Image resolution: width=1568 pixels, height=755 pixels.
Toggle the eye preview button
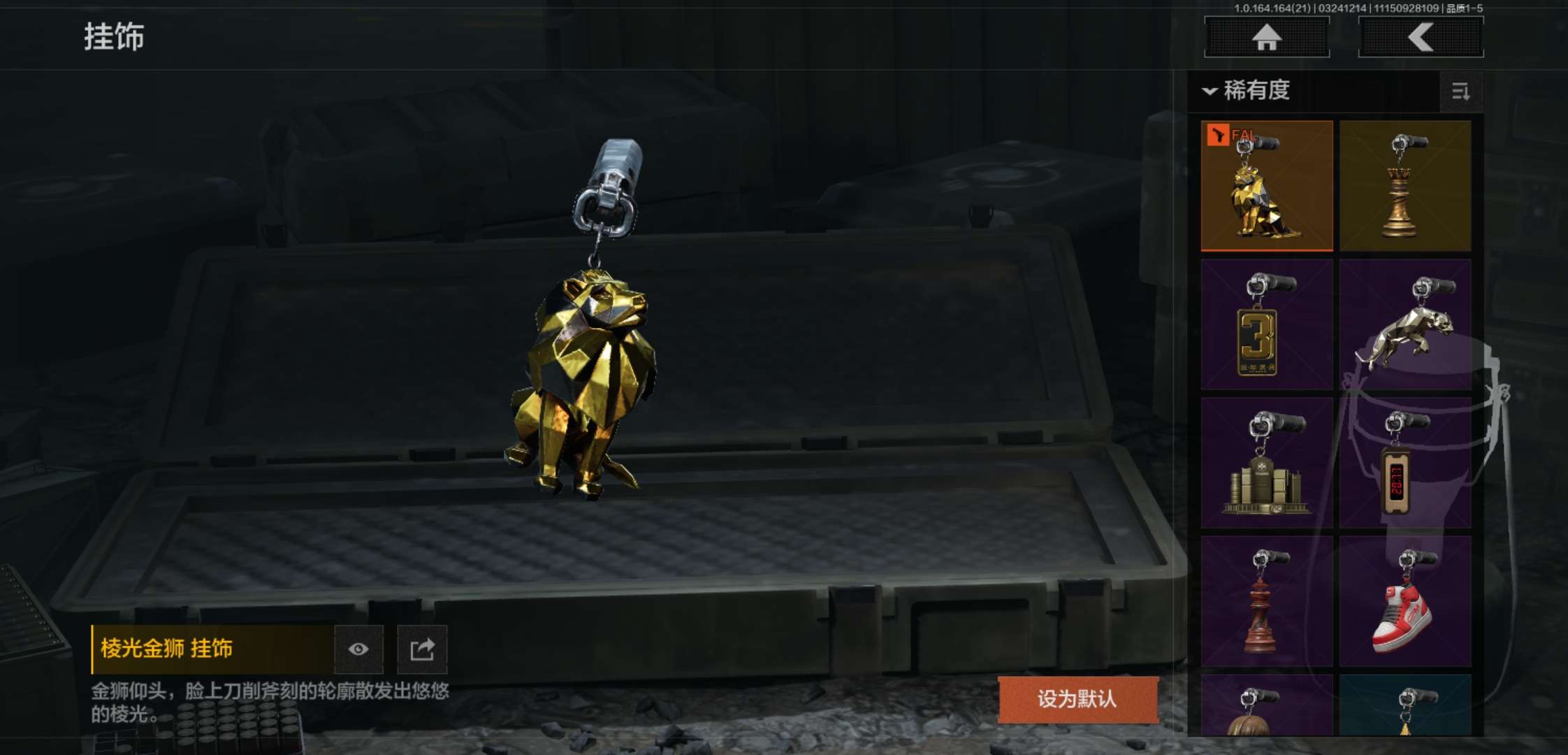pos(358,649)
